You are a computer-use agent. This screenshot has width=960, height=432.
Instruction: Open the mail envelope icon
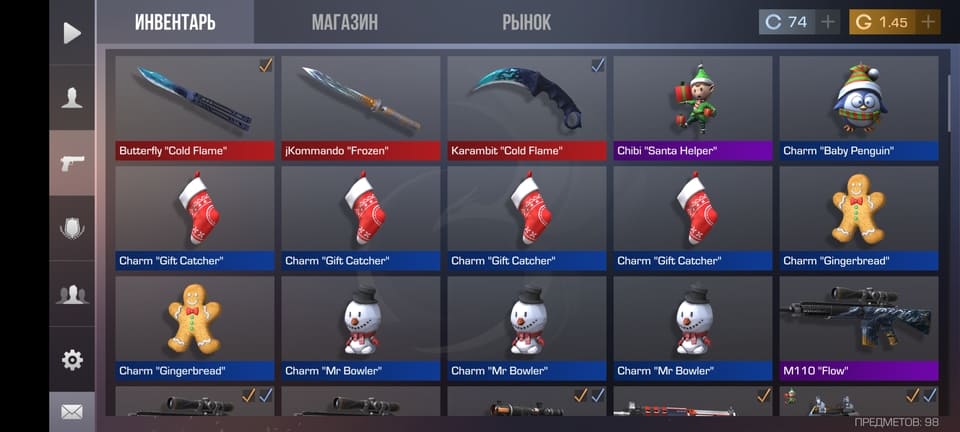tap(72, 411)
